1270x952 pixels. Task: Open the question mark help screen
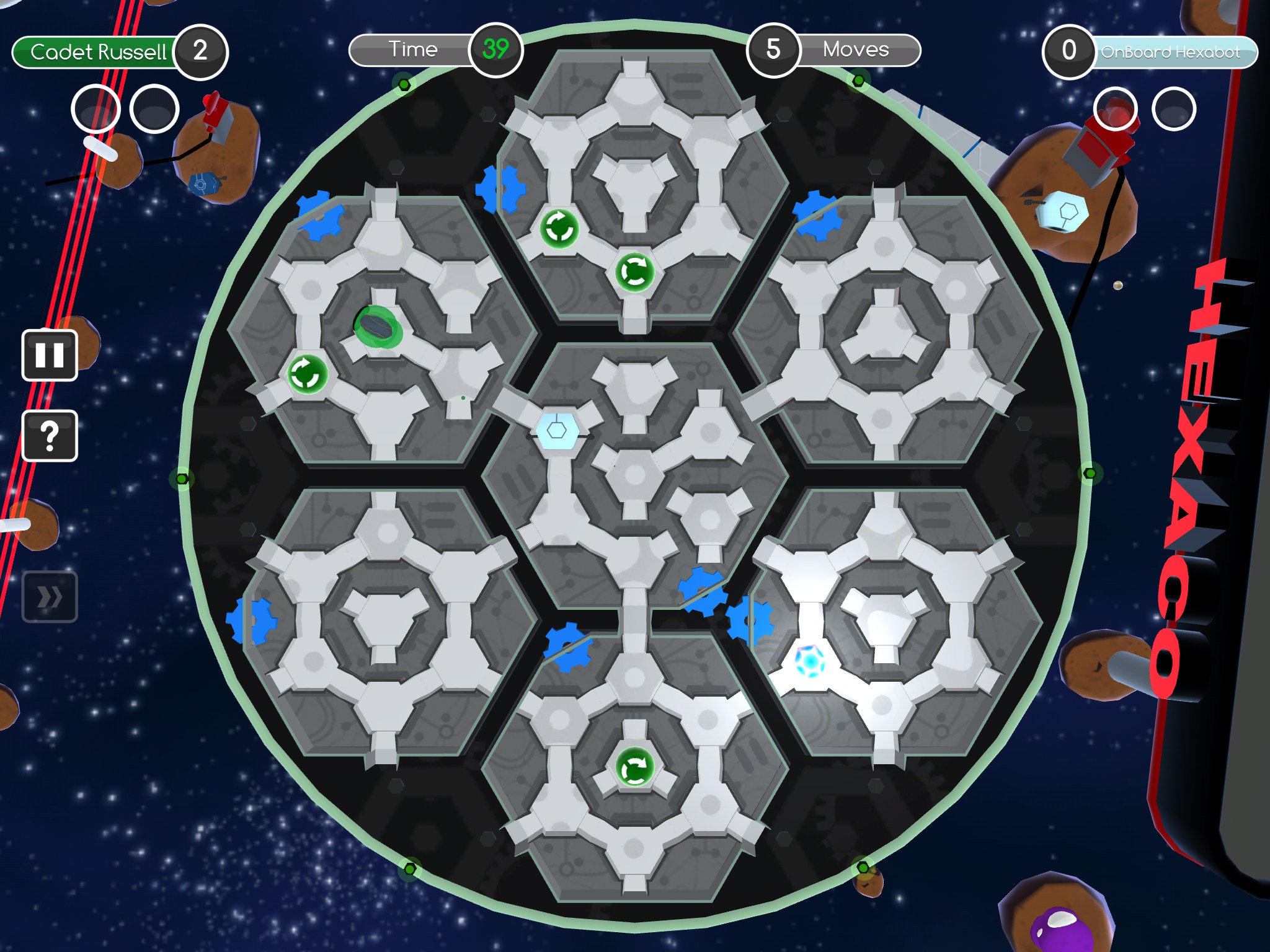click(50, 436)
